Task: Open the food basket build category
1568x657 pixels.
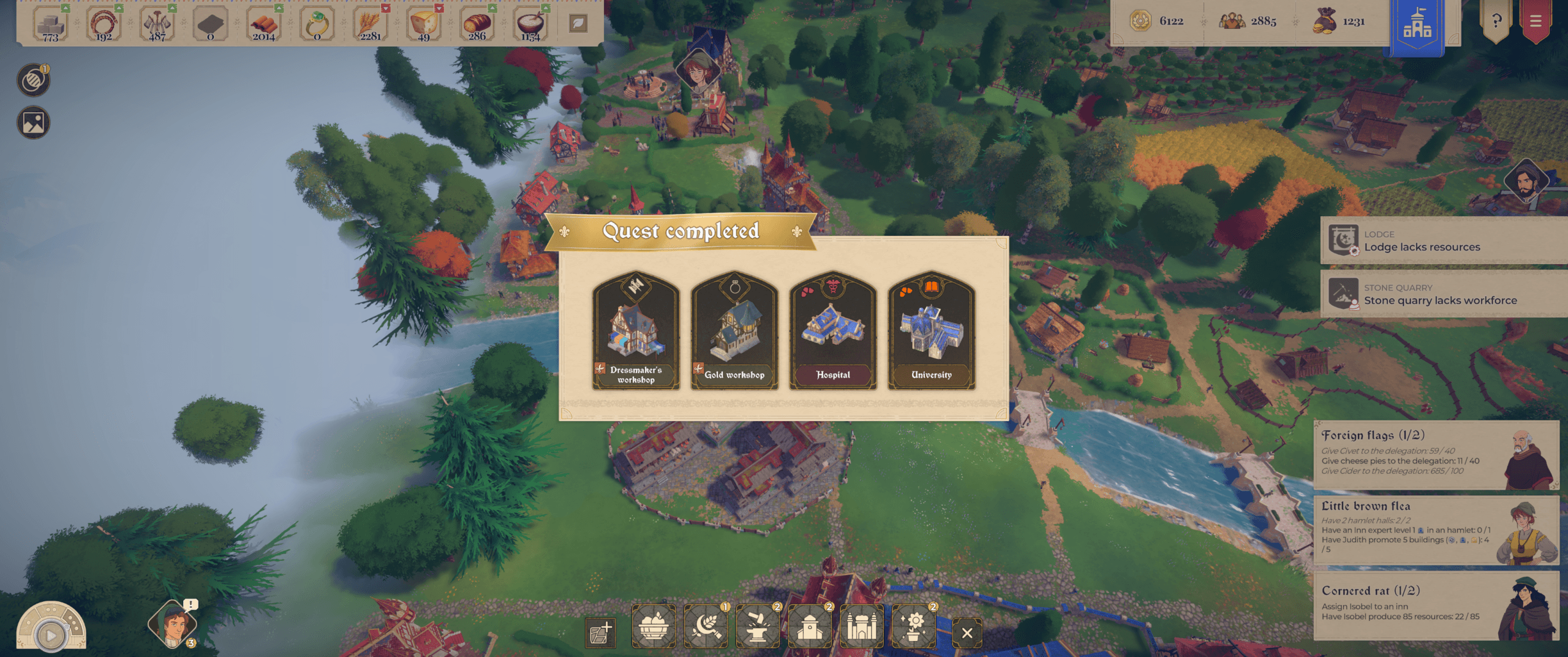Action: (x=654, y=626)
